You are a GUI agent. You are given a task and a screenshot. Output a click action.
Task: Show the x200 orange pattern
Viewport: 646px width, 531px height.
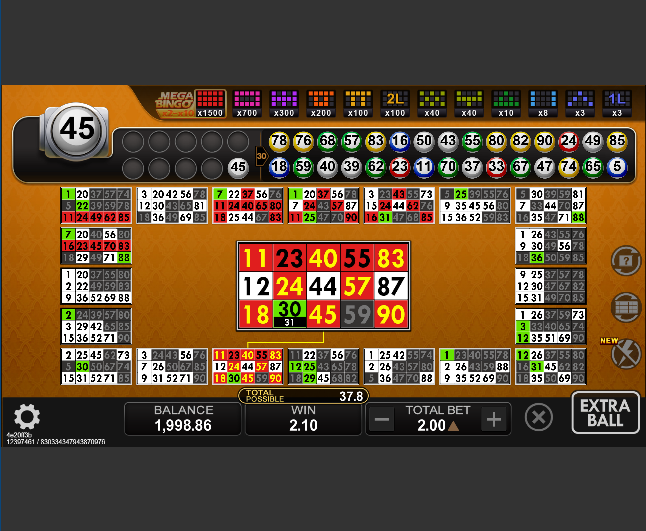coord(320,102)
